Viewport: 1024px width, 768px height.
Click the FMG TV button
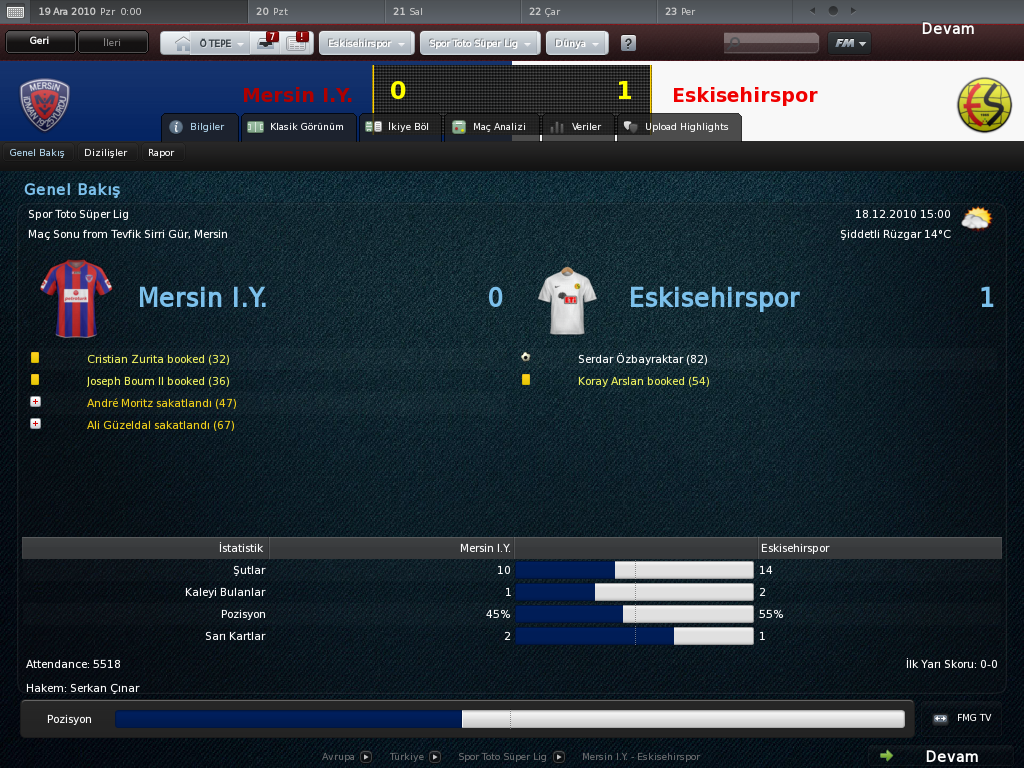click(x=962, y=718)
